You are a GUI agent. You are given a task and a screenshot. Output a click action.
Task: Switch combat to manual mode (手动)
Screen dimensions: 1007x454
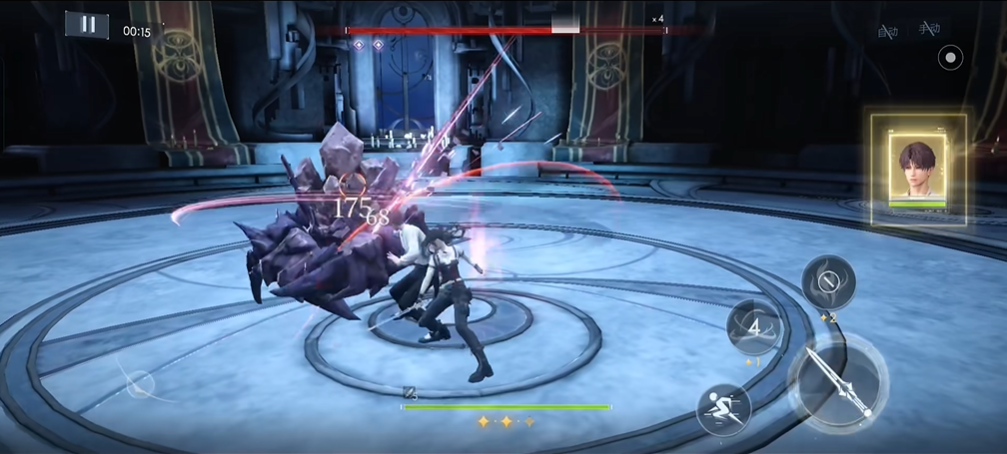[x=929, y=31]
